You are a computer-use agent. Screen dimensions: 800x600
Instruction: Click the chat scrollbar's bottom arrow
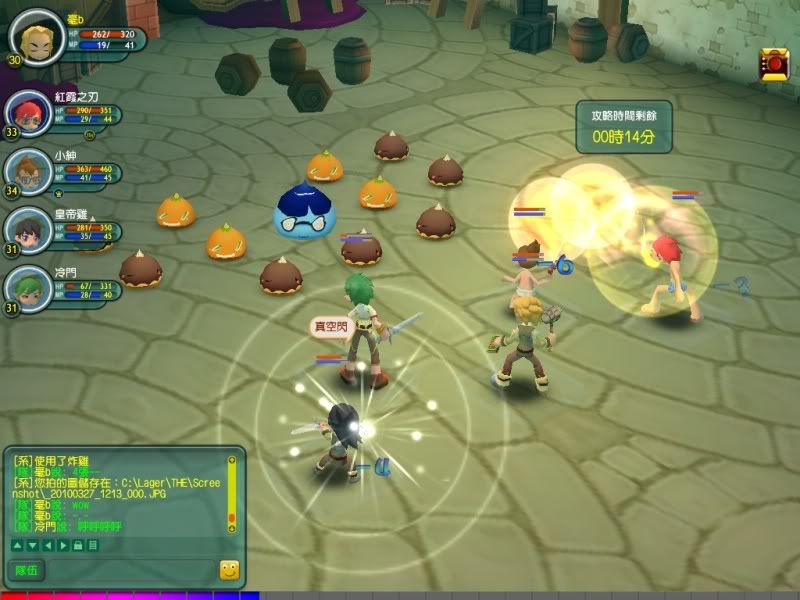(x=232, y=527)
